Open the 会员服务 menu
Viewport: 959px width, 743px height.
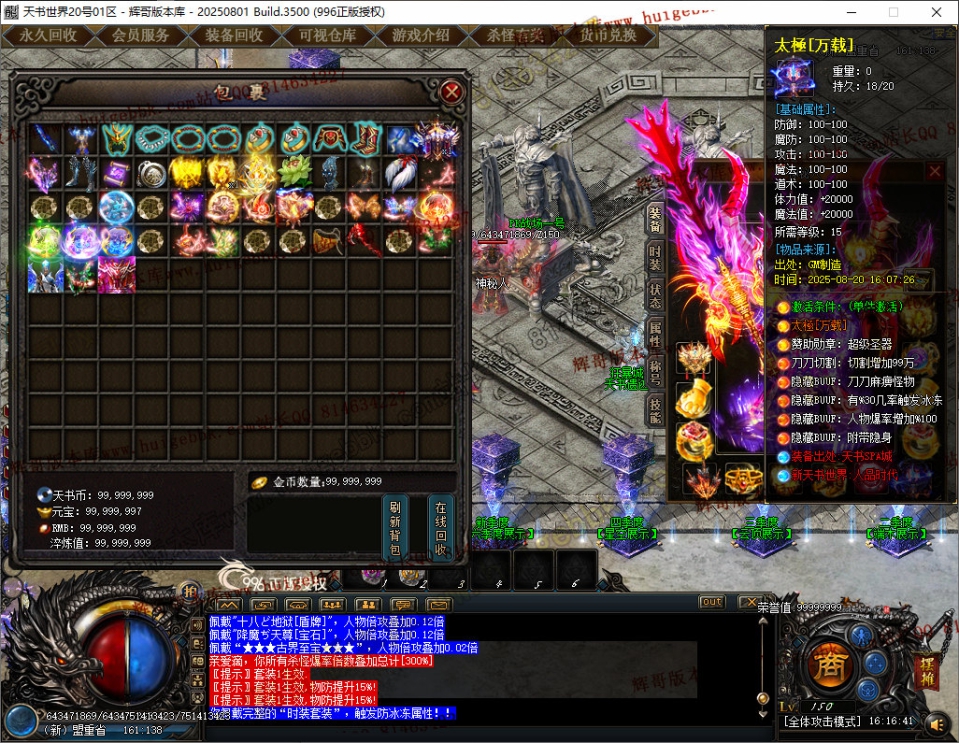[140, 35]
